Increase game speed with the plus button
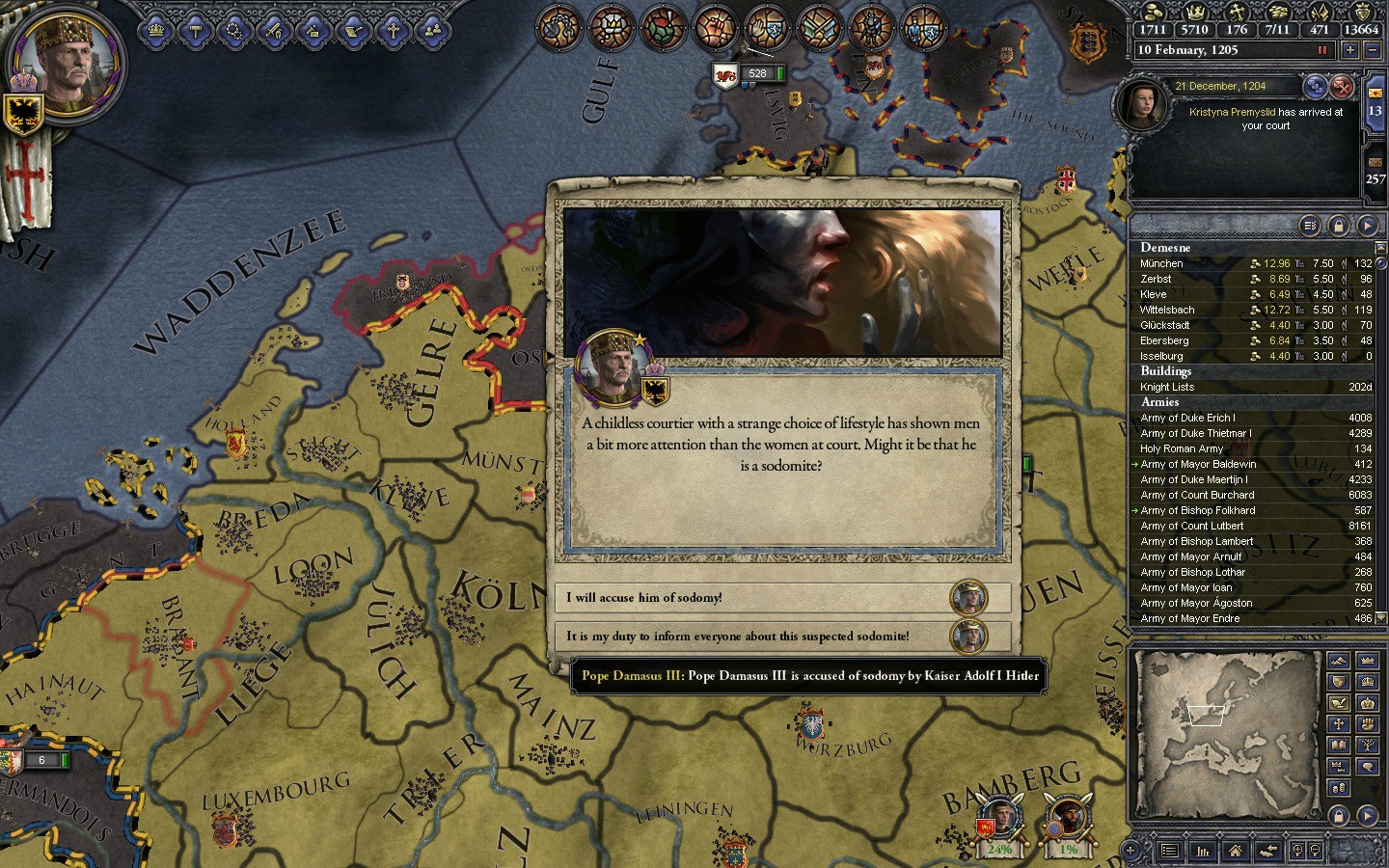The image size is (1389, 868). 1349,50
